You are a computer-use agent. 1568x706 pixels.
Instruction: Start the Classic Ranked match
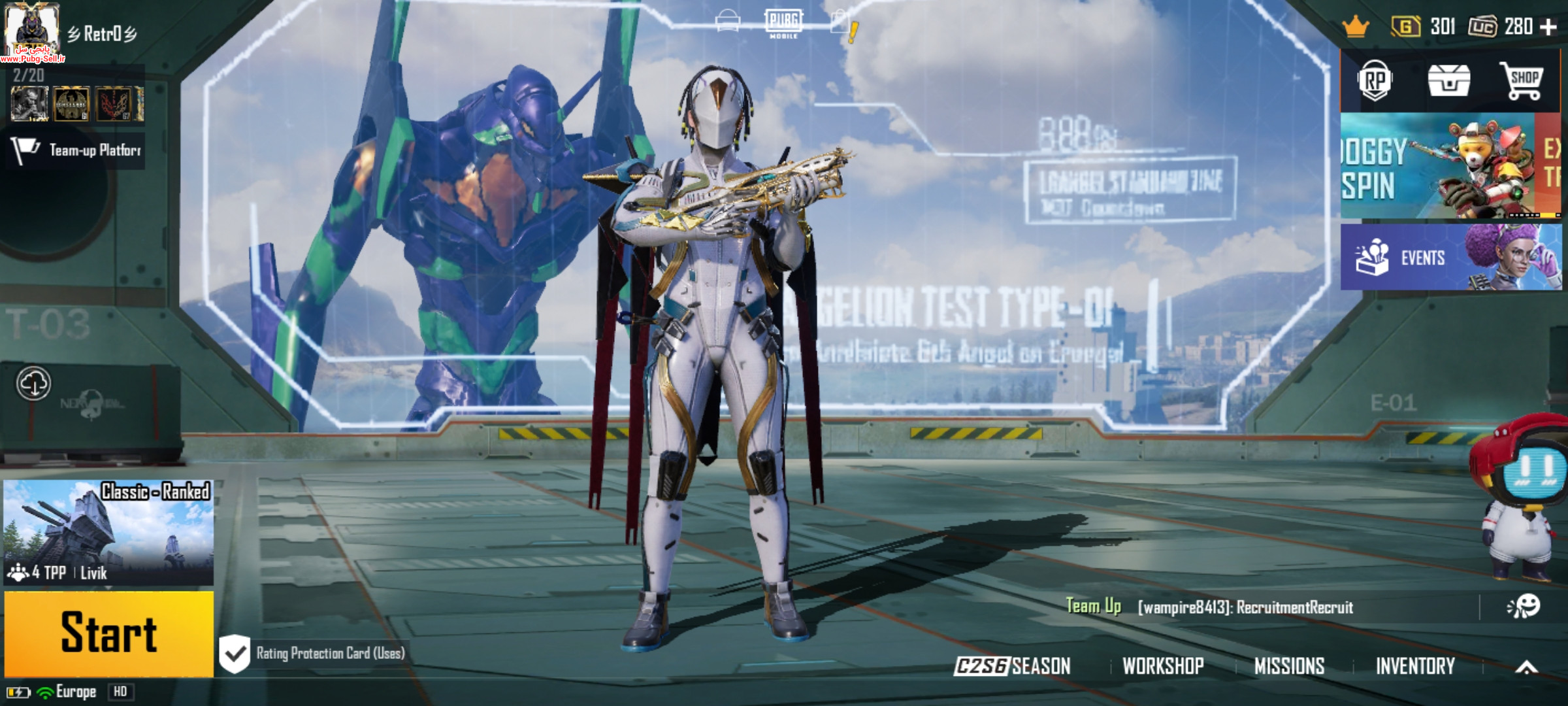tap(108, 633)
